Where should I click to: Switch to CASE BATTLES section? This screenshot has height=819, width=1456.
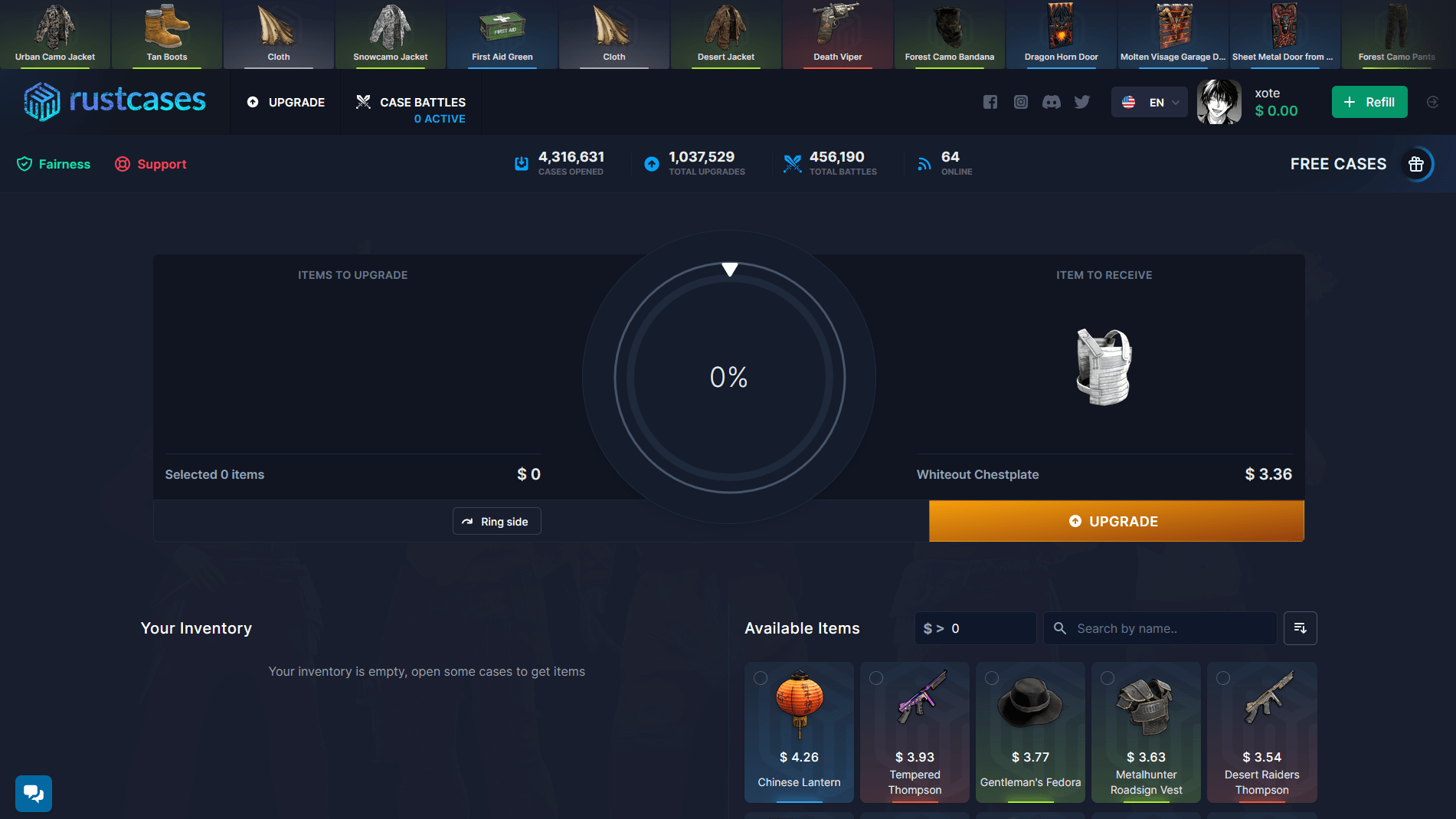[411, 102]
